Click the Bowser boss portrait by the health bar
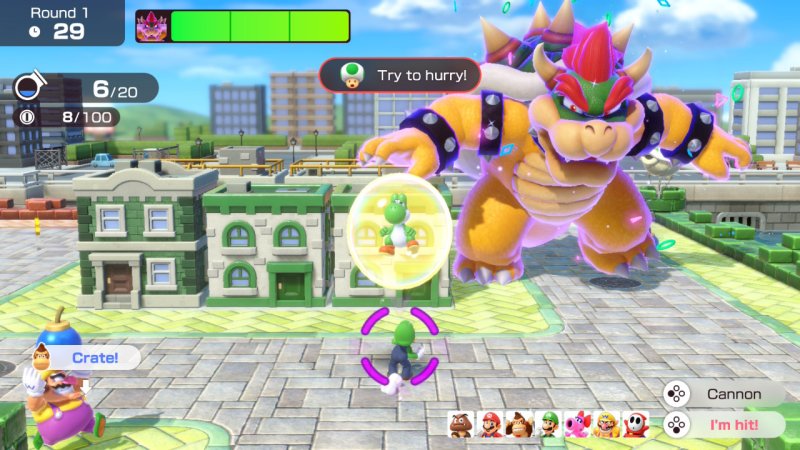 click(152, 26)
